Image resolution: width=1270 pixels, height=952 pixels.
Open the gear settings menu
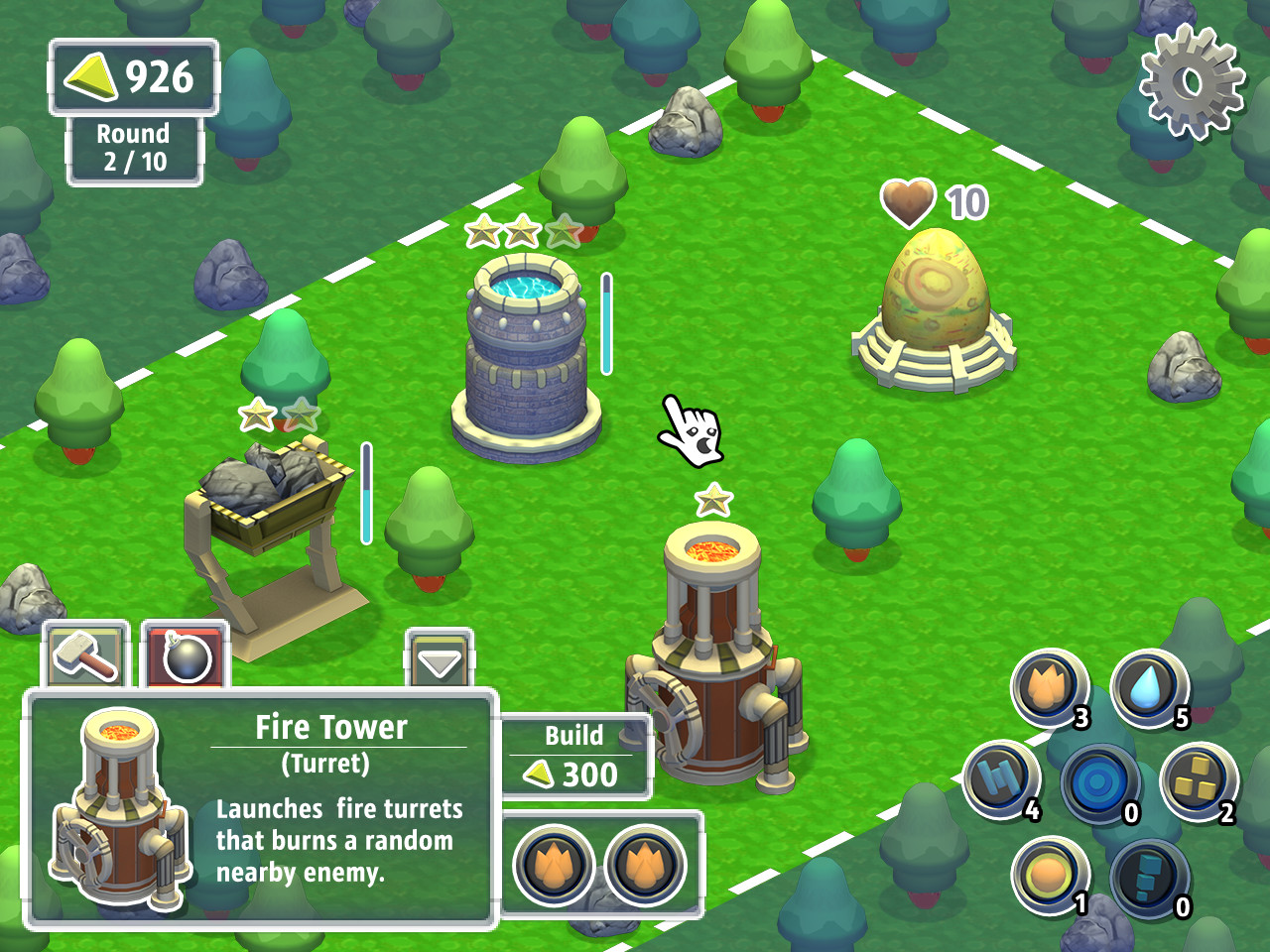point(1192,81)
